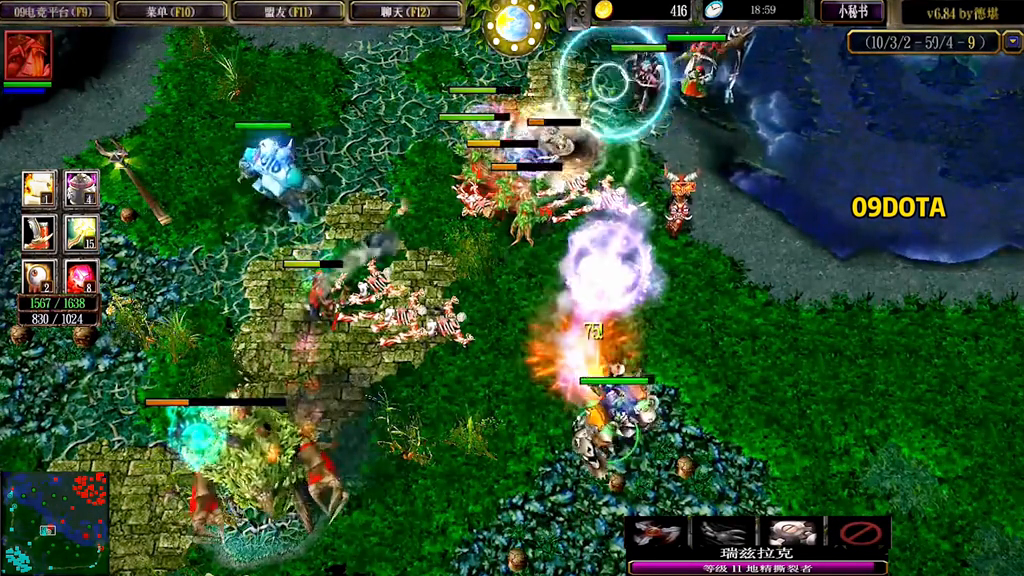This screenshot has width=1024, height=576.
Task: Activate the dark claw hand ability
Action: [x=723, y=533]
